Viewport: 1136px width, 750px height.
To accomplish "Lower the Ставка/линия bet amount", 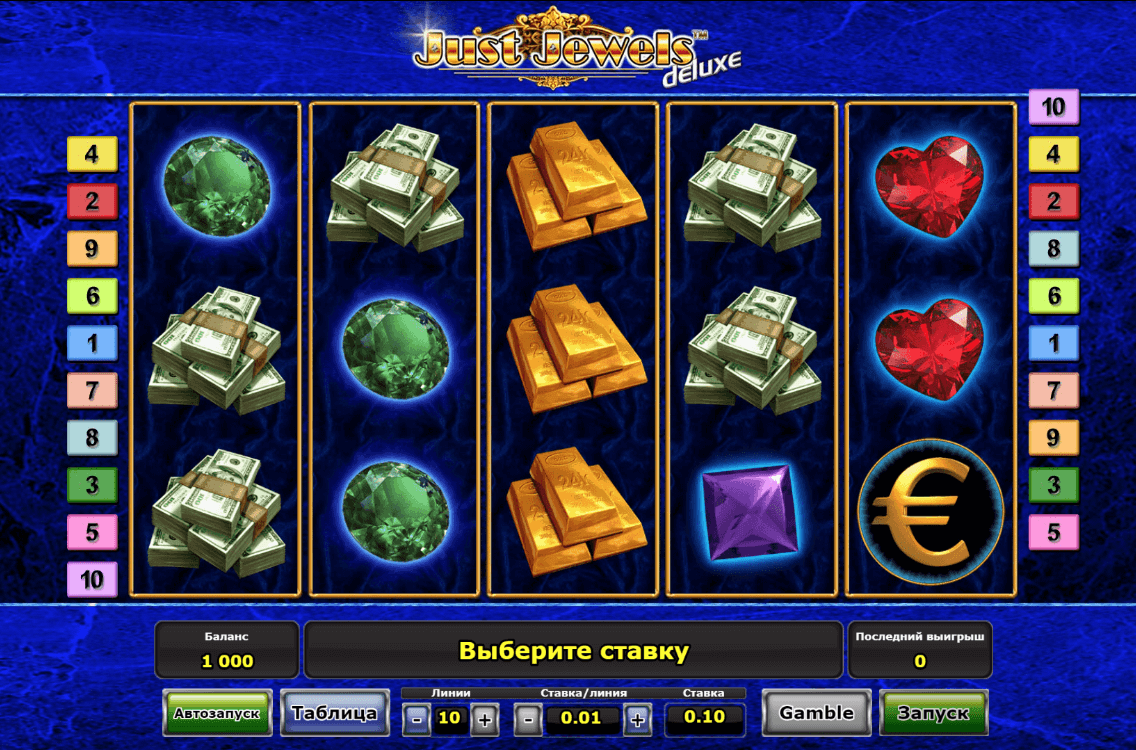I will (x=529, y=718).
